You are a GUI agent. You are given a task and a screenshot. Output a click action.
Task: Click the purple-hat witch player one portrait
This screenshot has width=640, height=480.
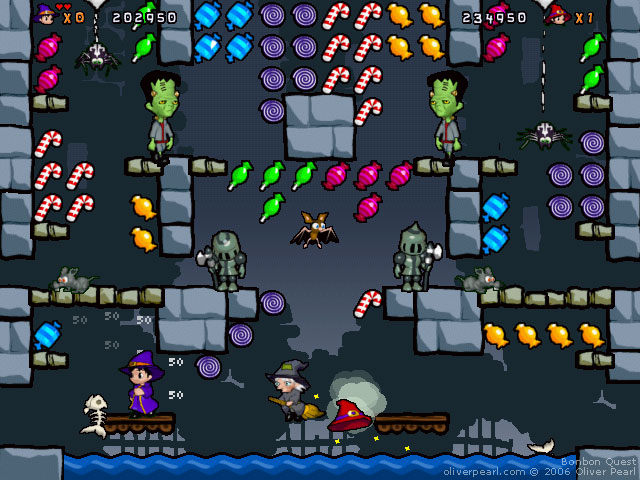pos(45,15)
